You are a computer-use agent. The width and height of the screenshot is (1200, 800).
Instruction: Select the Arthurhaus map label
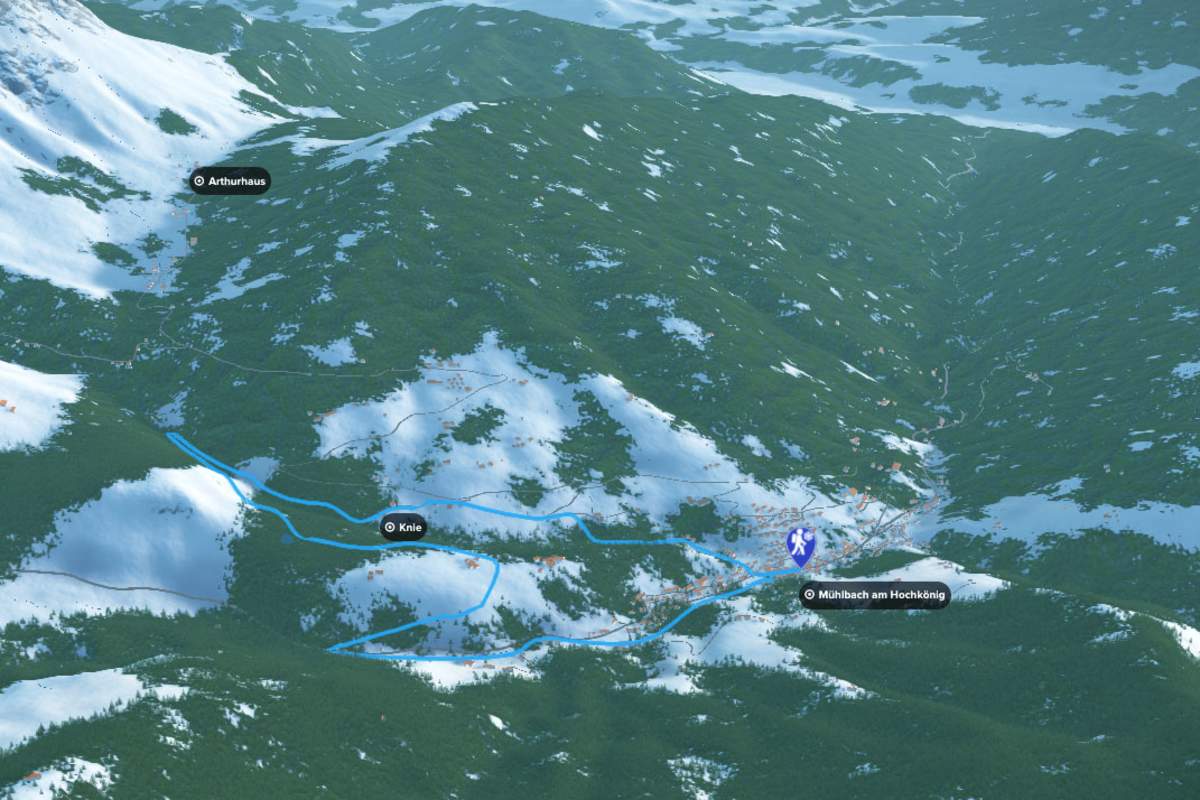(230, 181)
